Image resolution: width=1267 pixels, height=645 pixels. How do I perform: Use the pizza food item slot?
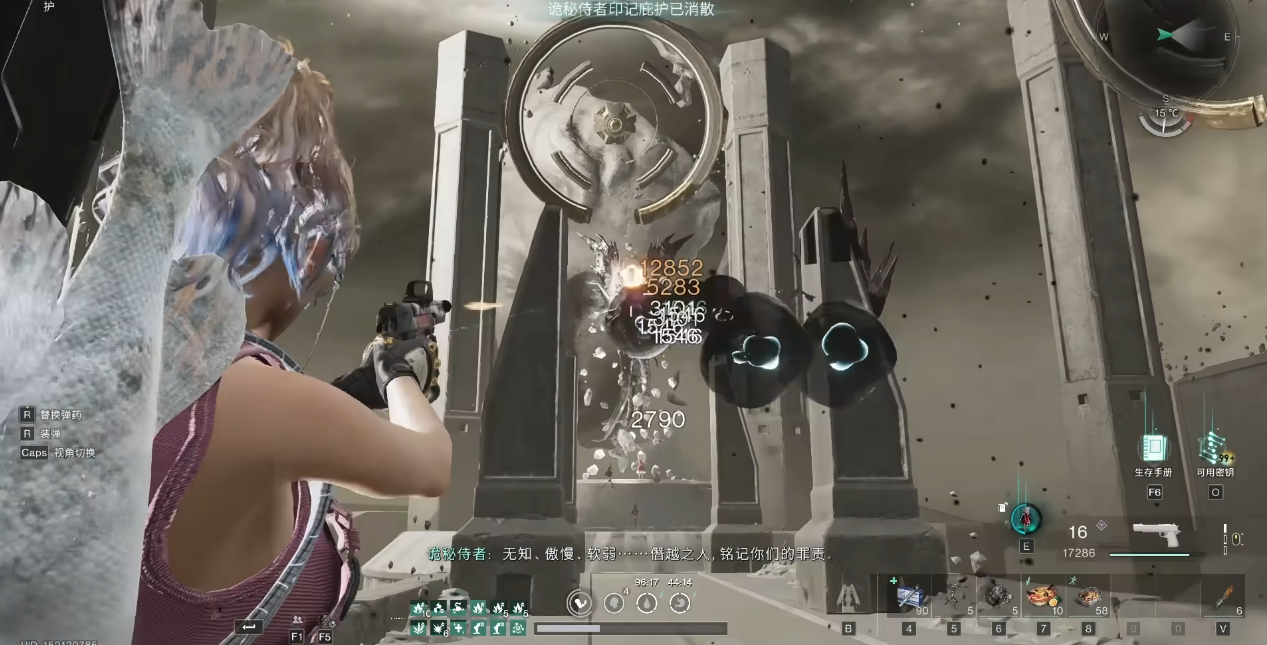click(x=1043, y=596)
